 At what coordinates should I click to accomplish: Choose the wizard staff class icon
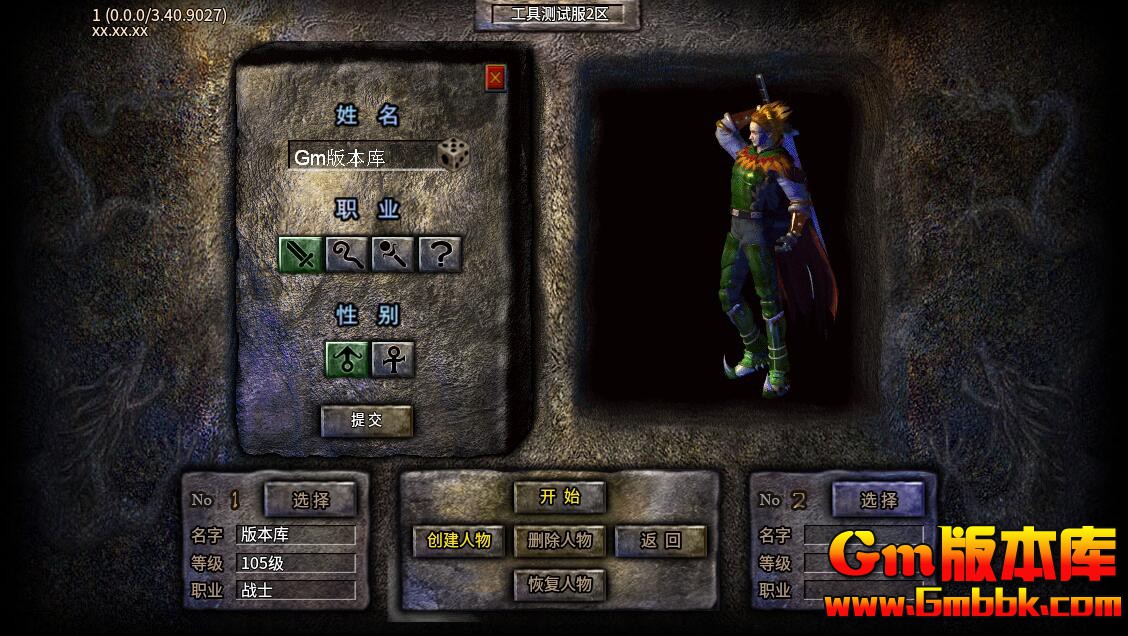coord(347,254)
